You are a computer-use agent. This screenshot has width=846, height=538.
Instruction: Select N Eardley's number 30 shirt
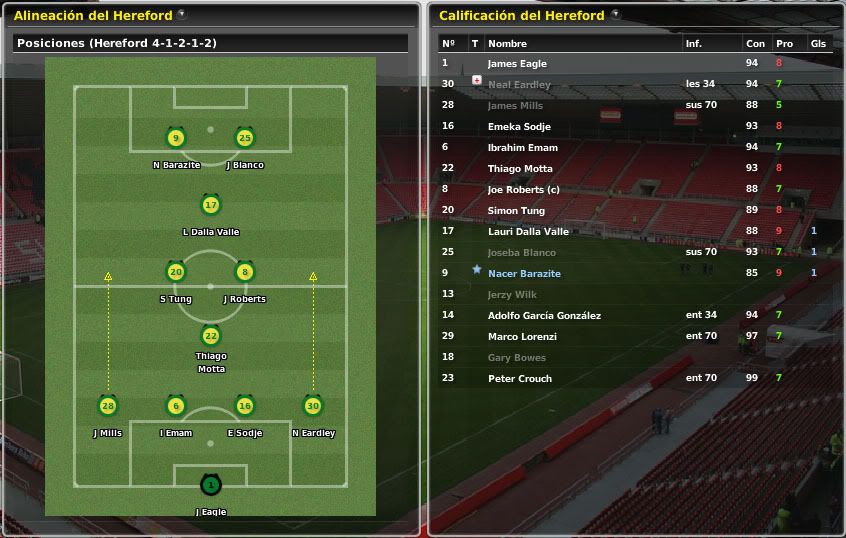313,405
